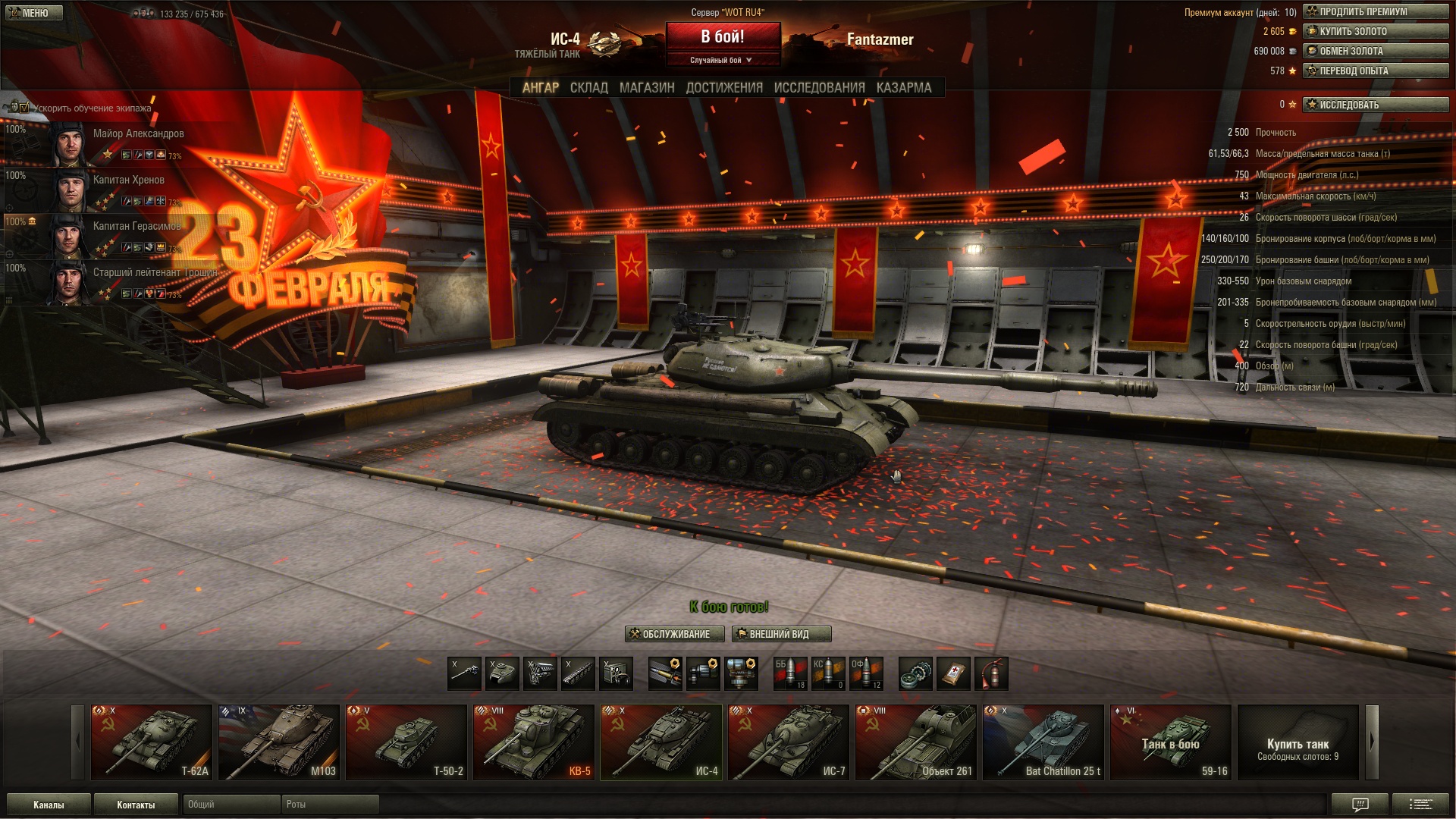1456x819 pixels.
Task: Open the Каналы chat channels button
Action: tap(49, 805)
